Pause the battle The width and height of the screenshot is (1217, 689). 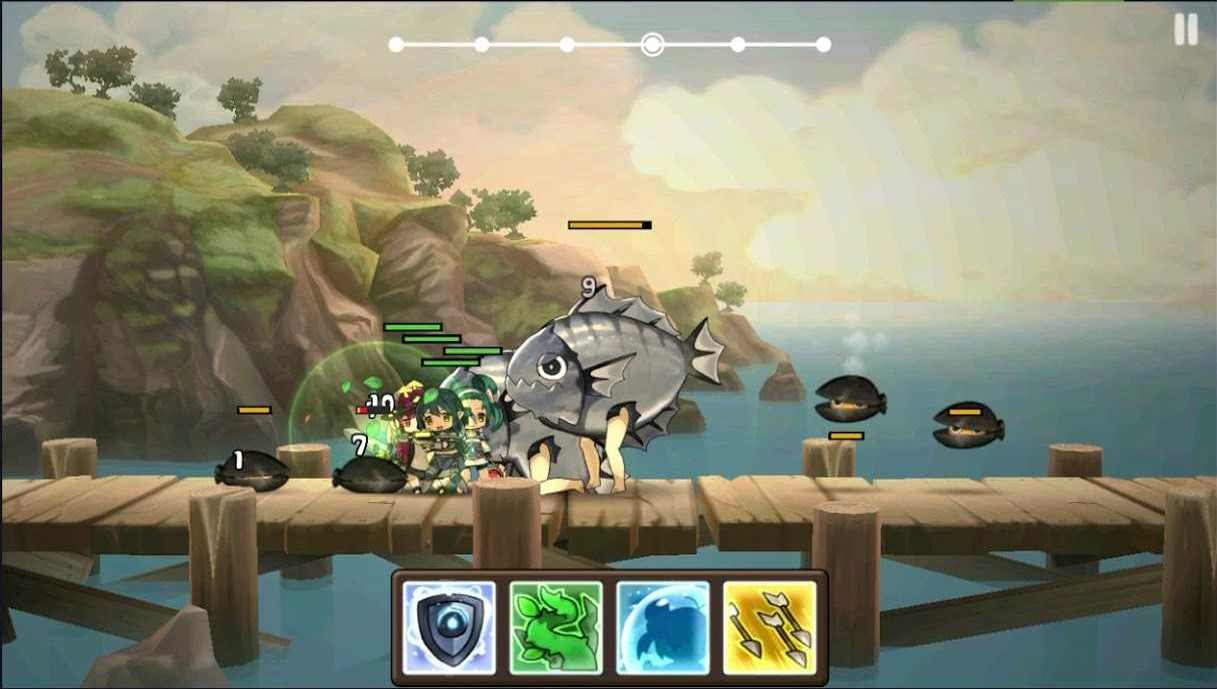[1185, 30]
